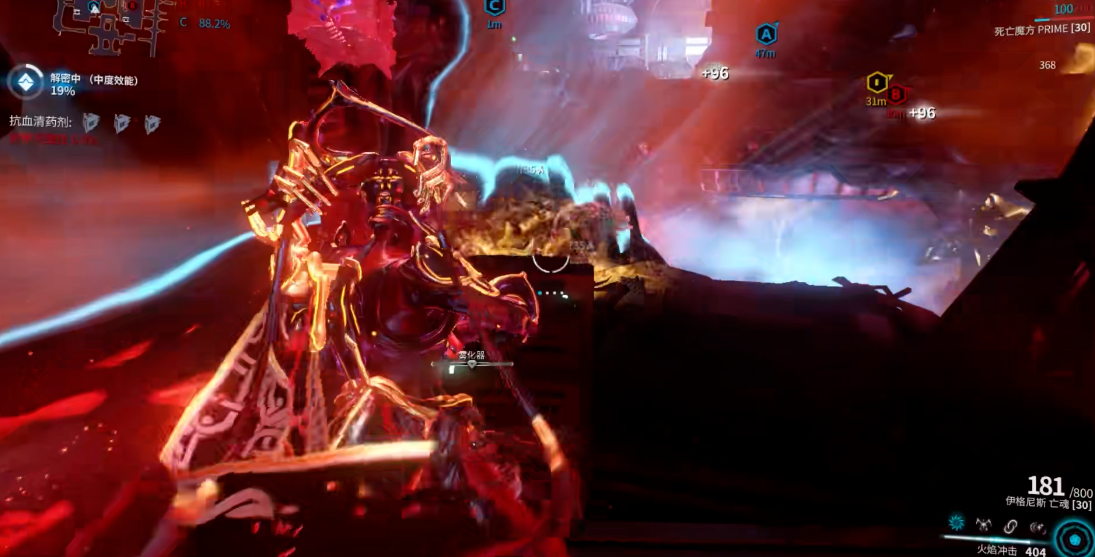This screenshot has height=557, width=1095.
Task: Activate the chain link ability icon
Action: click(1010, 525)
